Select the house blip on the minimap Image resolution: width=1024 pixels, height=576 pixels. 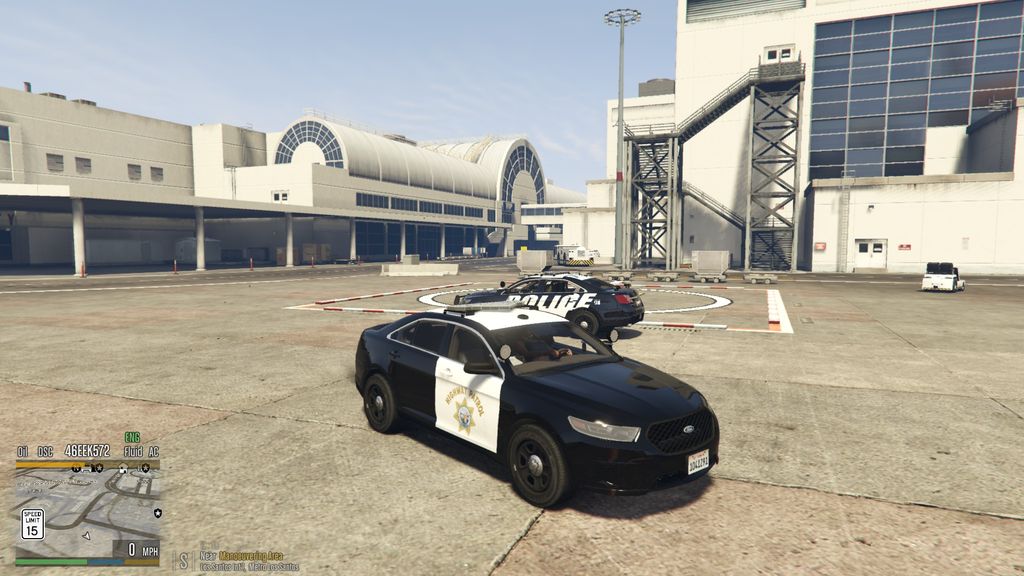(123, 468)
